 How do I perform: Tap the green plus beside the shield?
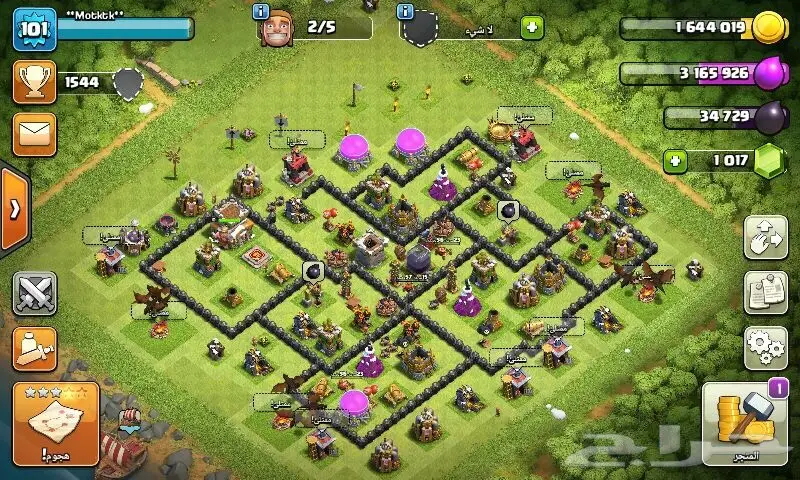(x=532, y=28)
